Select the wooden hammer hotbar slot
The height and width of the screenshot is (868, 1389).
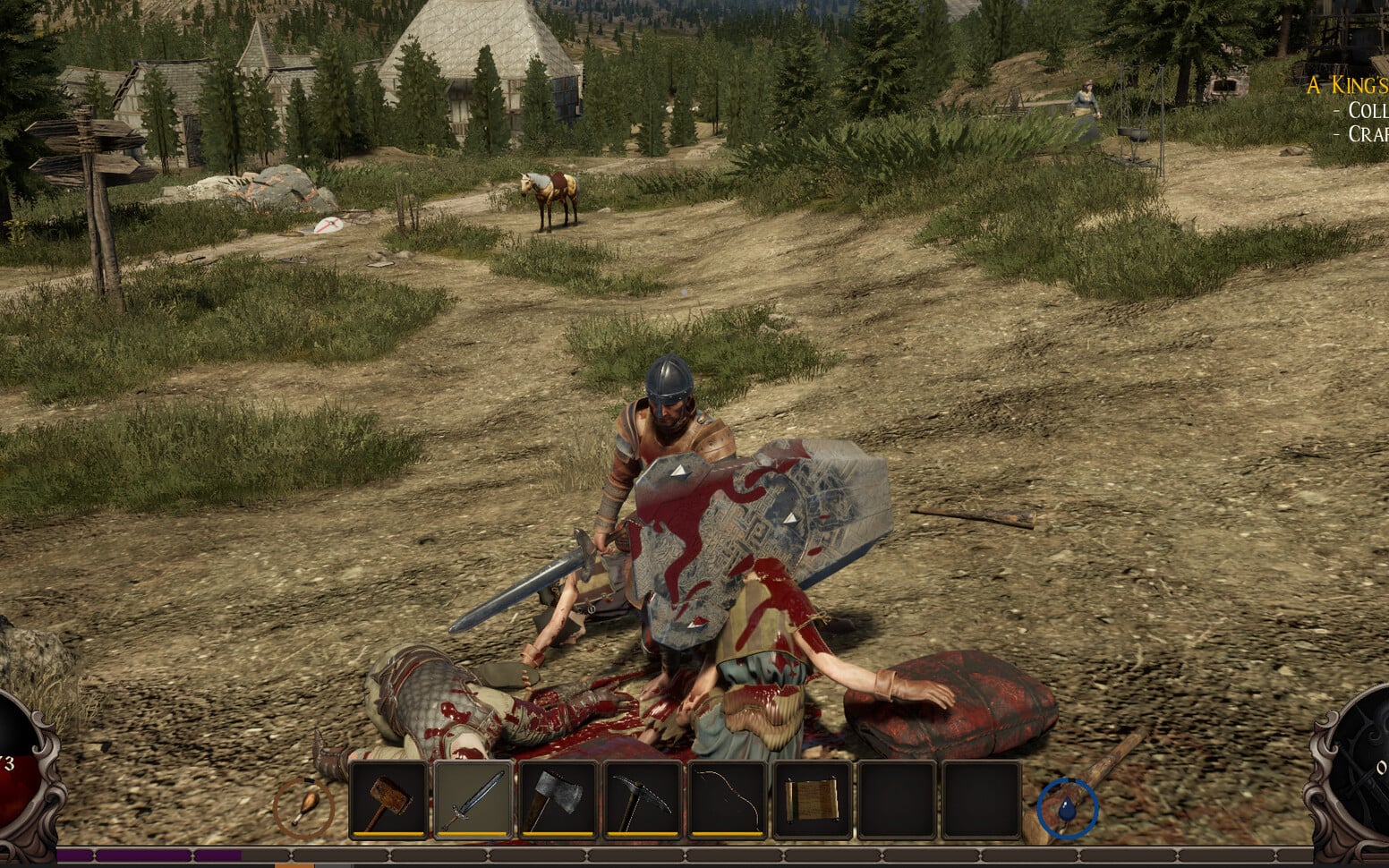click(388, 799)
